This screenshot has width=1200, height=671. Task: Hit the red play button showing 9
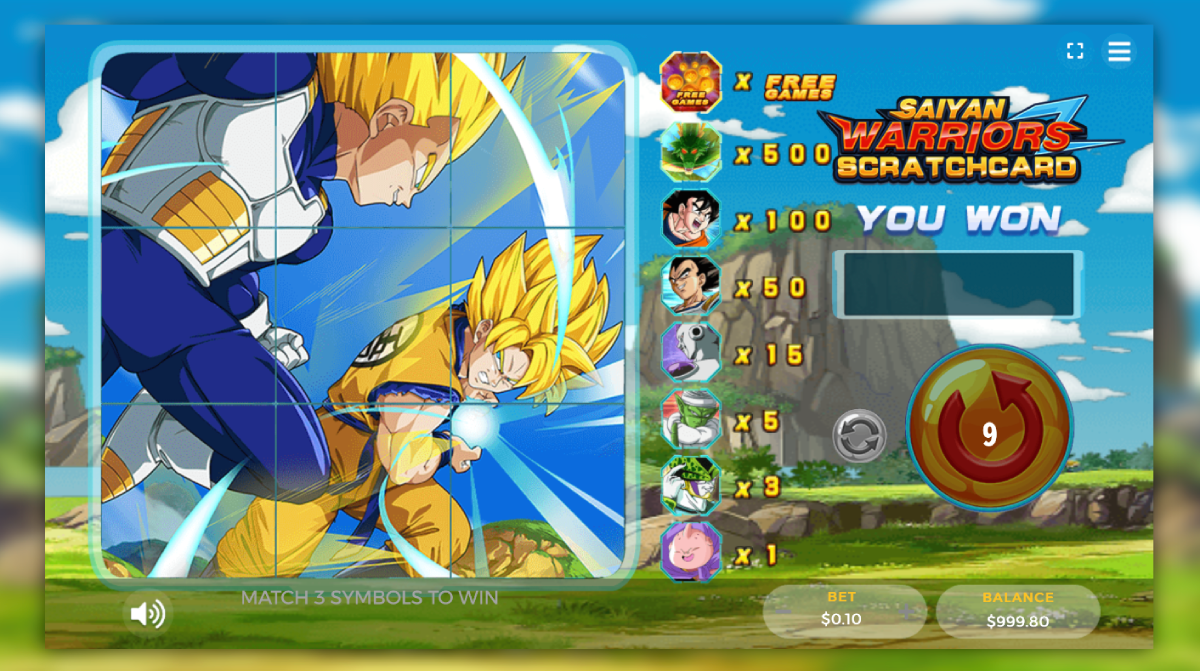pyautogui.click(x=989, y=429)
